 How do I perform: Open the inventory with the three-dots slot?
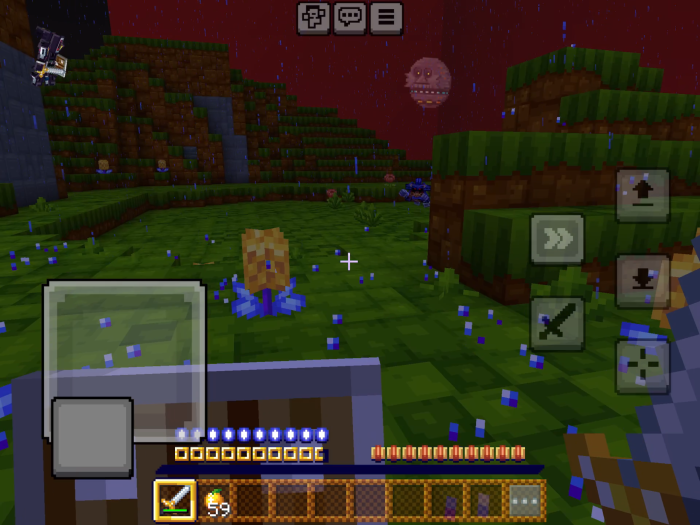tap(525, 500)
